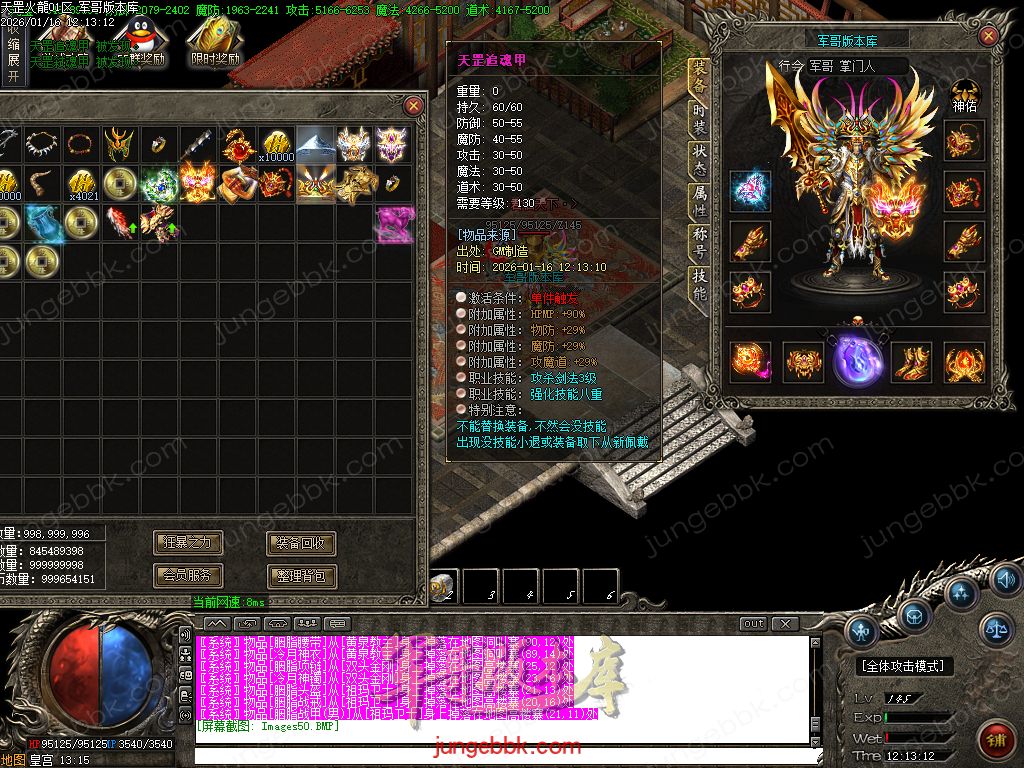The image size is (1024, 768).
Task: Close the inventory bag window
Action: click(413, 106)
